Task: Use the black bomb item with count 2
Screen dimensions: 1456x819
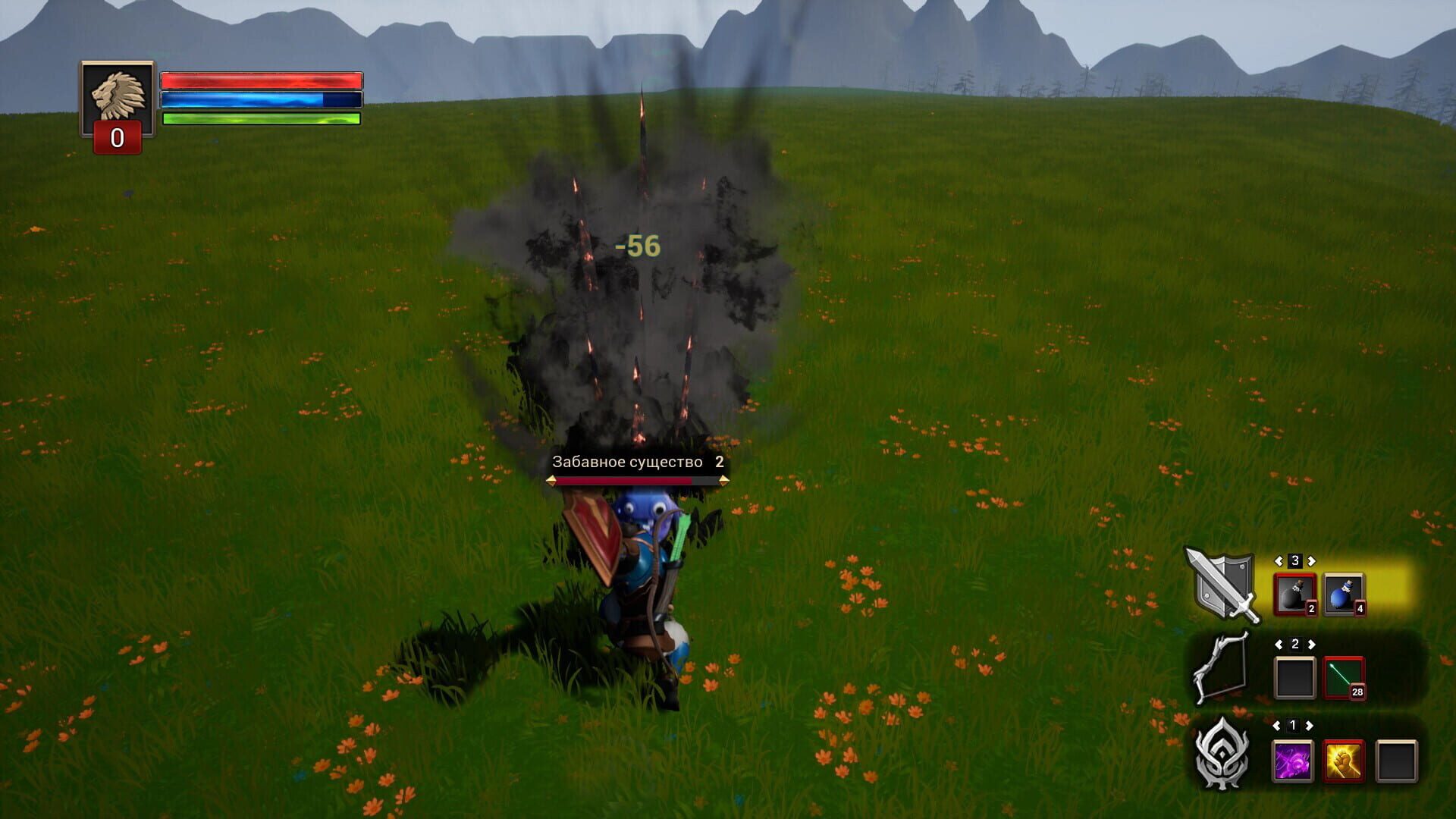Action: click(1294, 594)
